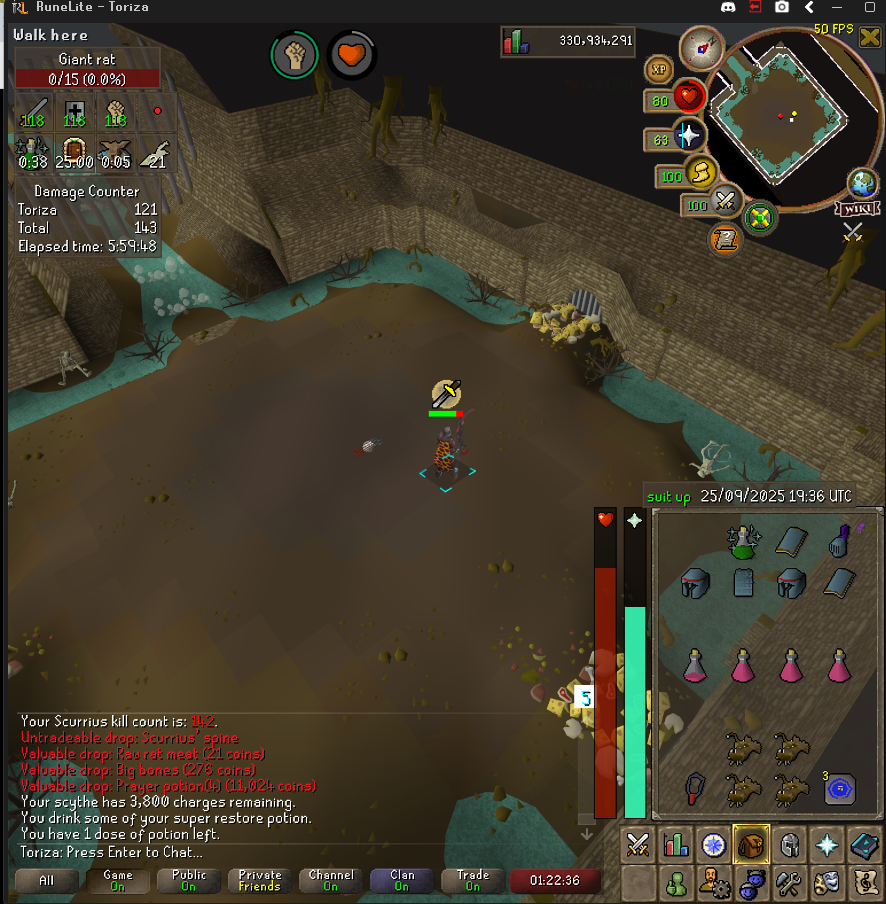This screenshot has height=904, width=886.
Task: Open the Spellbook tab
Action: pyautogui.click(x=865, y=846)
